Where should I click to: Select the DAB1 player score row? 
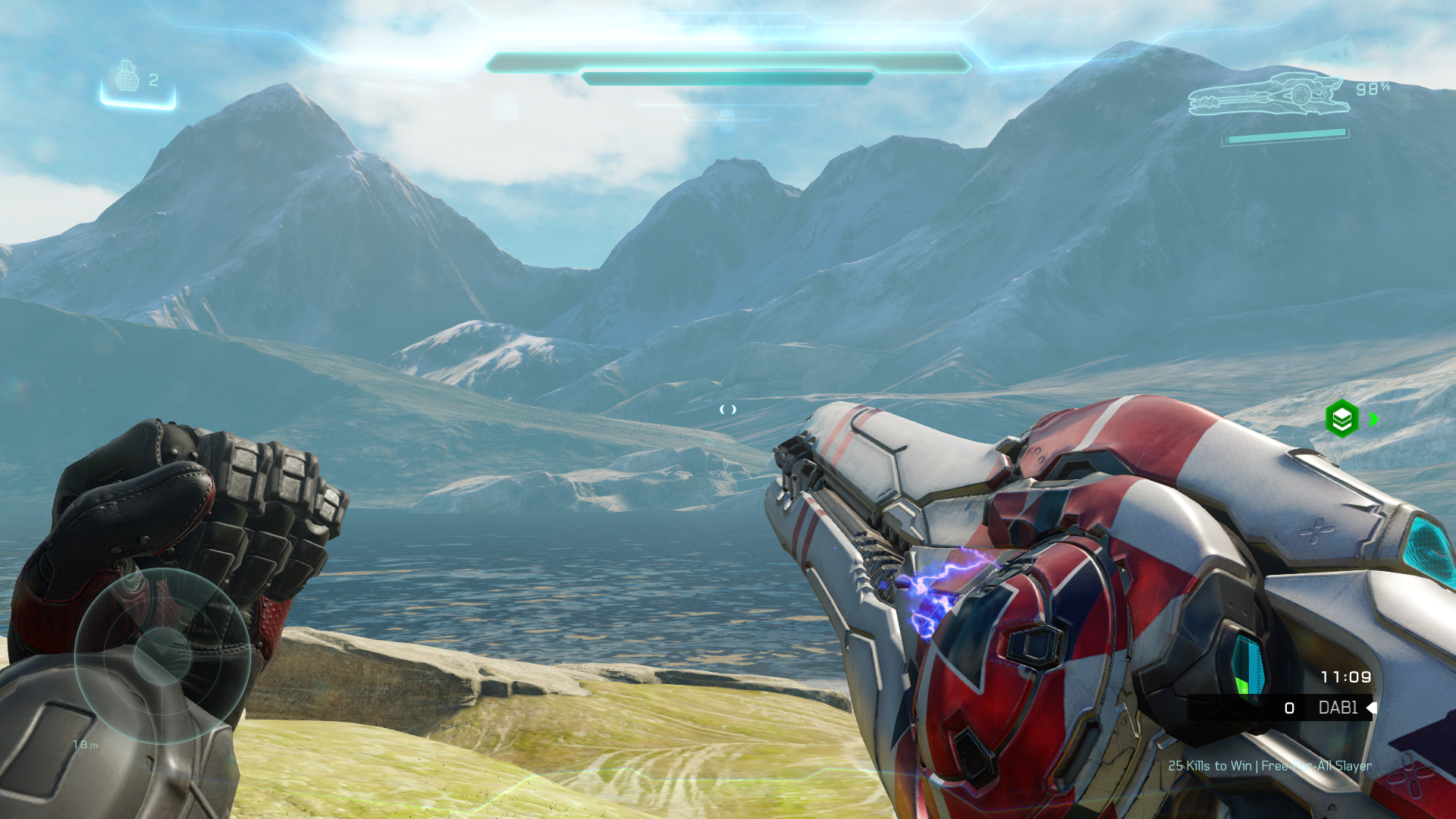(x=1280, y=708)
